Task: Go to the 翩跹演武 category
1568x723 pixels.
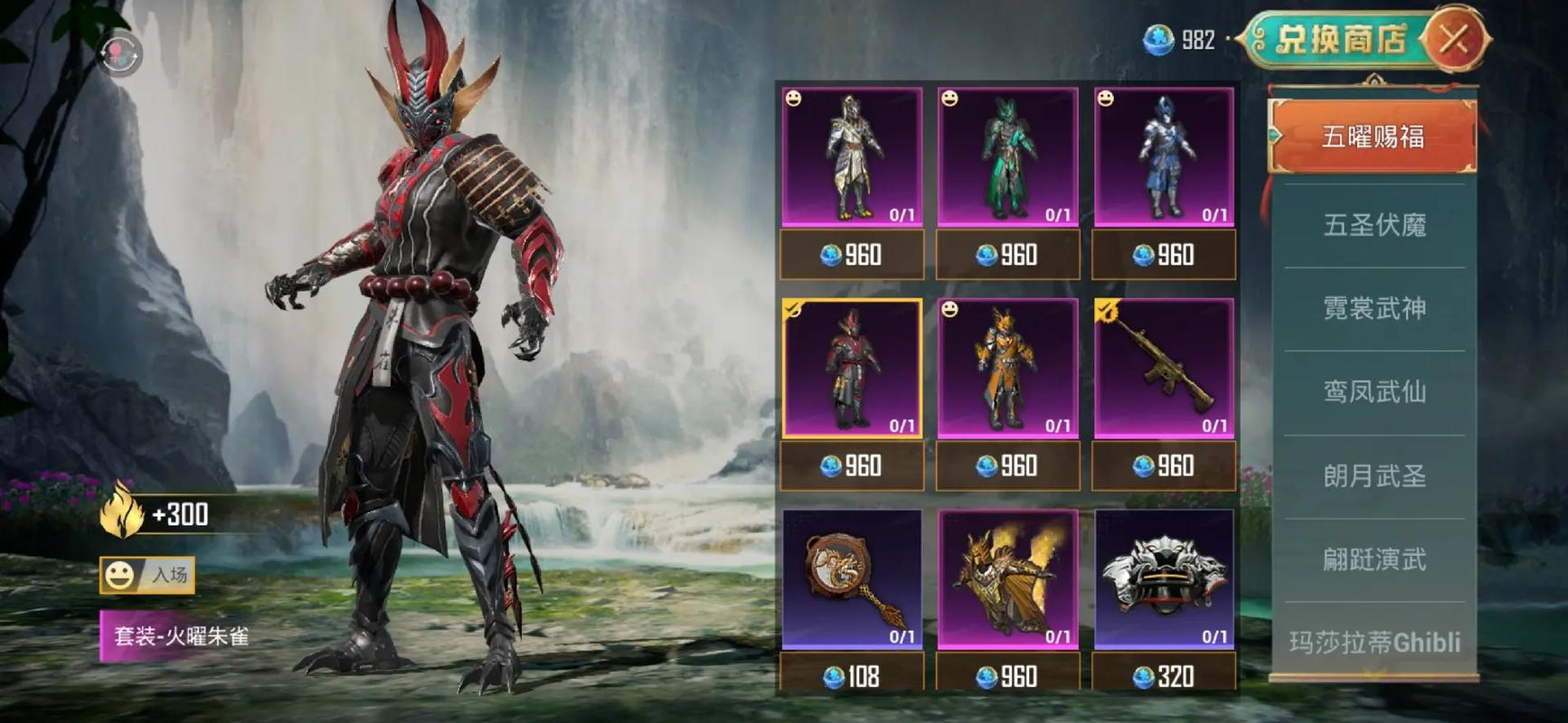Action: coord(1374,559)
